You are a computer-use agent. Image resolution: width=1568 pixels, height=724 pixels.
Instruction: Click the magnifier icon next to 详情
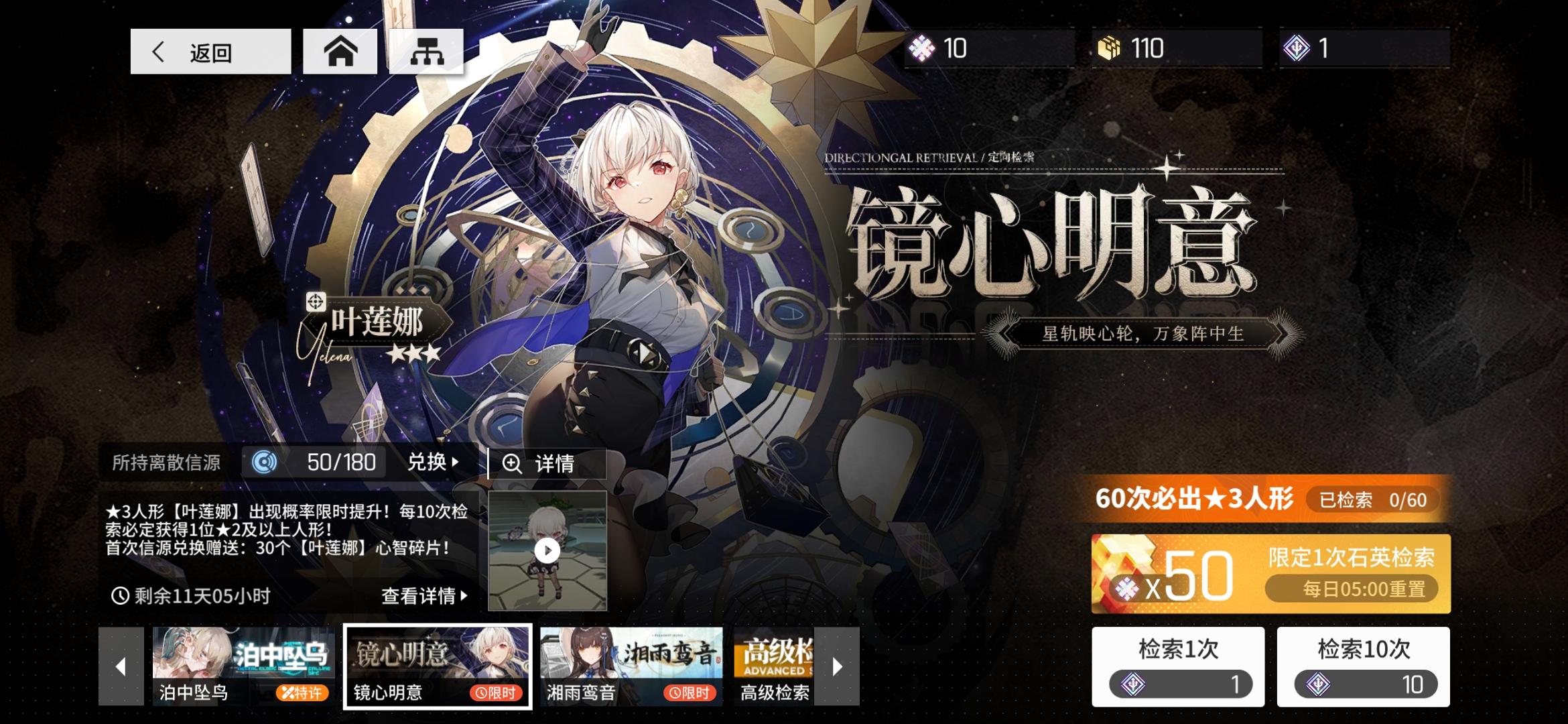pos(513,463)
